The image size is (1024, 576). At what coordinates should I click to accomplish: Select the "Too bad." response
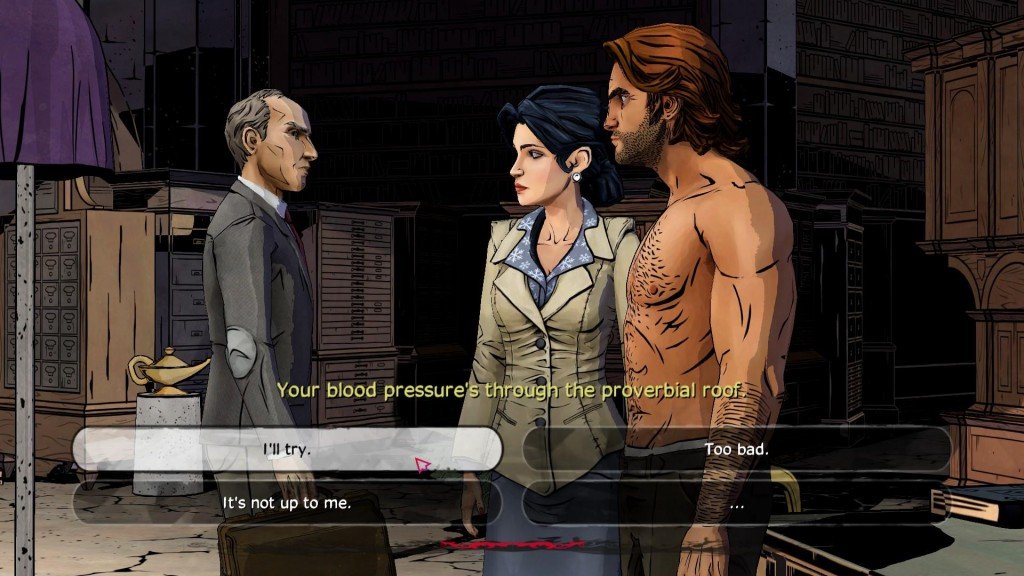click(736, 449)
